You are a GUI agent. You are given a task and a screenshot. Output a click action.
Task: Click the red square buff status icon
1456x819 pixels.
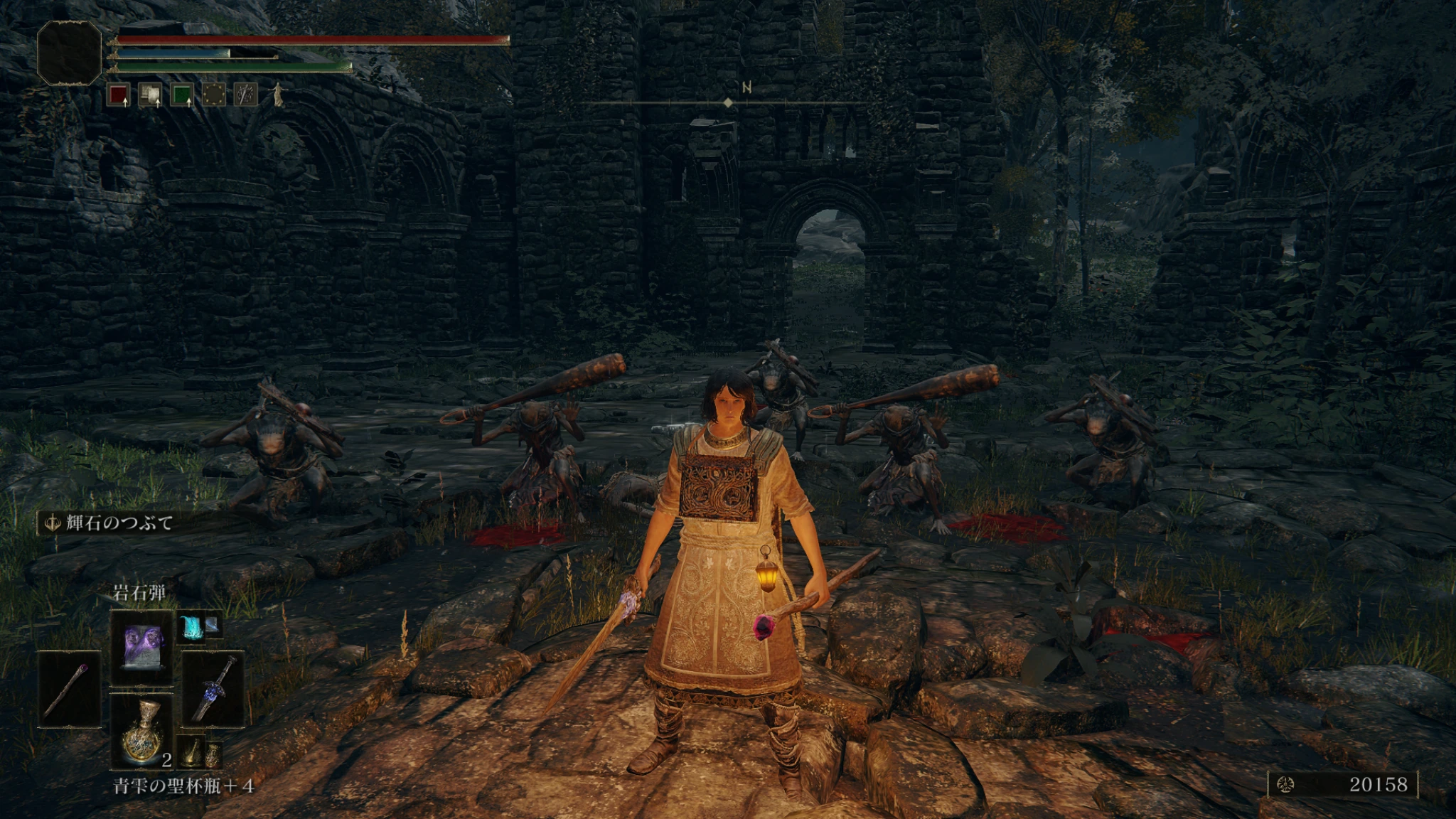pyautogui.click(x=118, y=95)
